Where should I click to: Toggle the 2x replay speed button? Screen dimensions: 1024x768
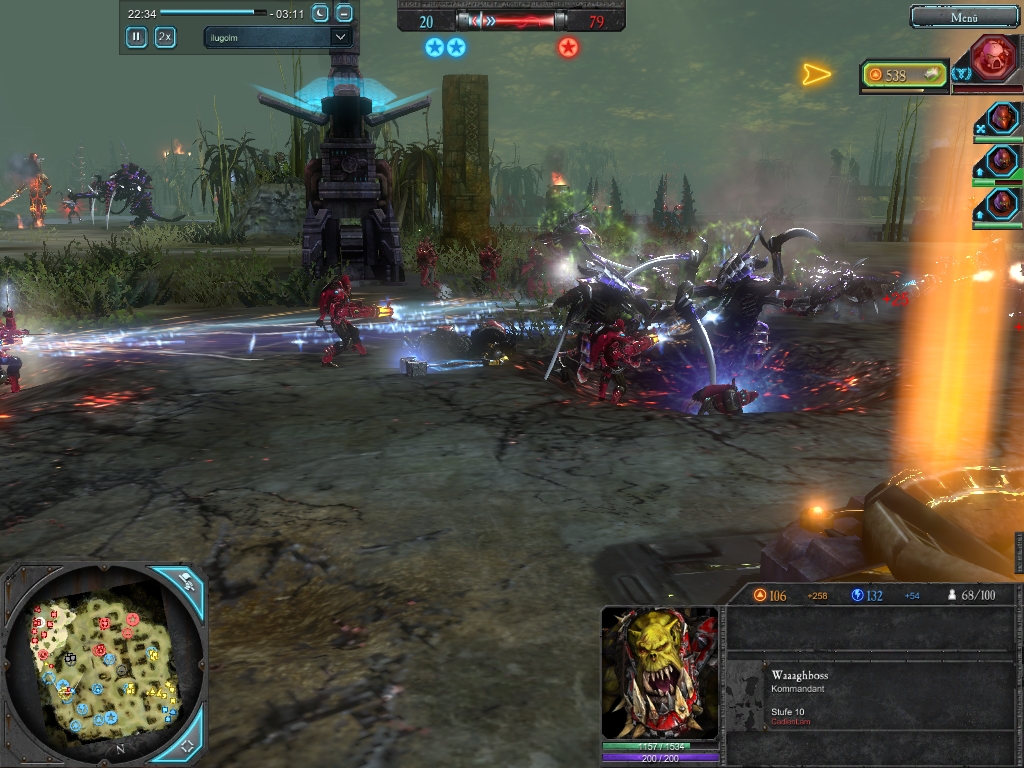165,37
